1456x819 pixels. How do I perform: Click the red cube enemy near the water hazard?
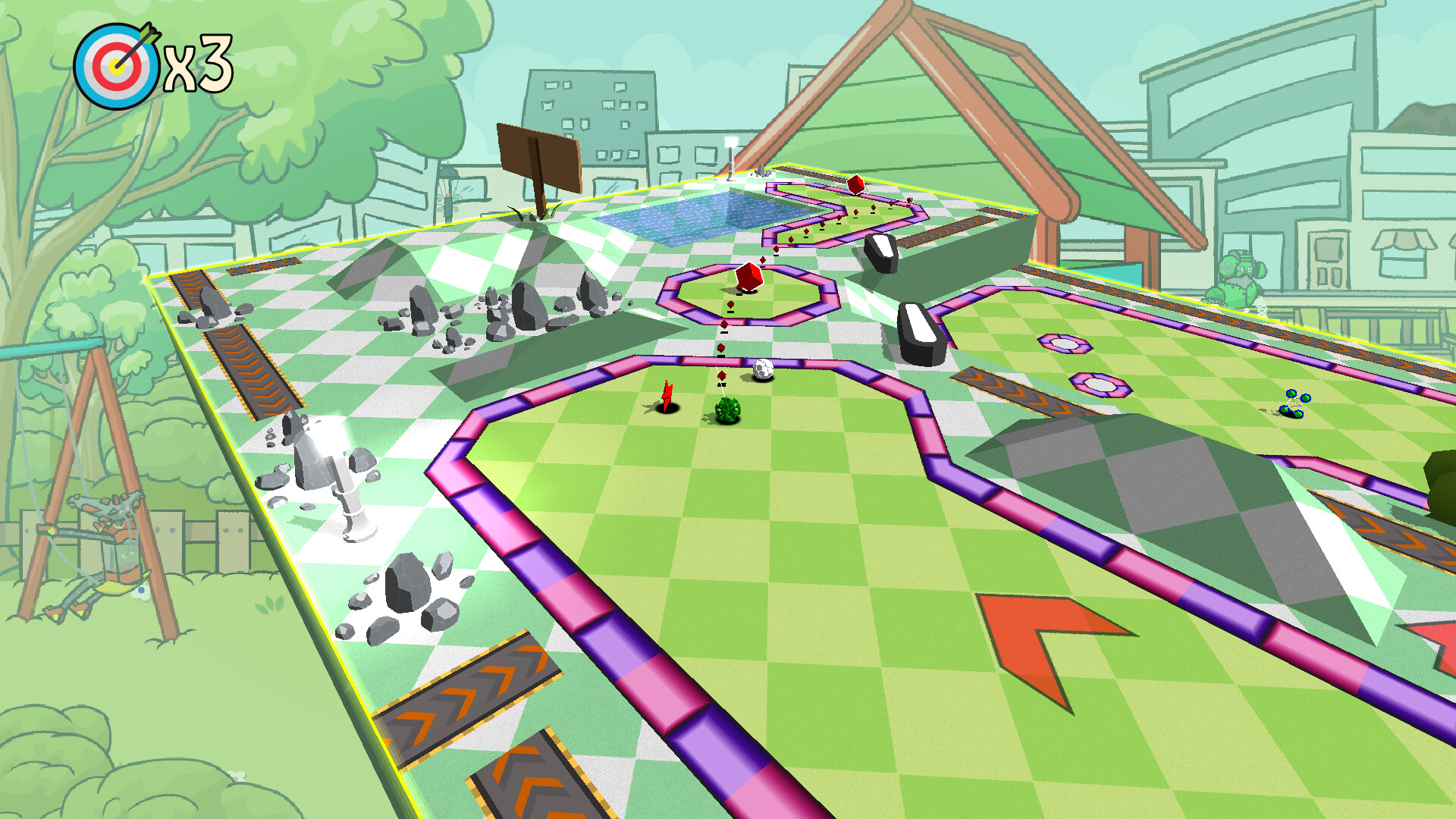coord(855,185)
